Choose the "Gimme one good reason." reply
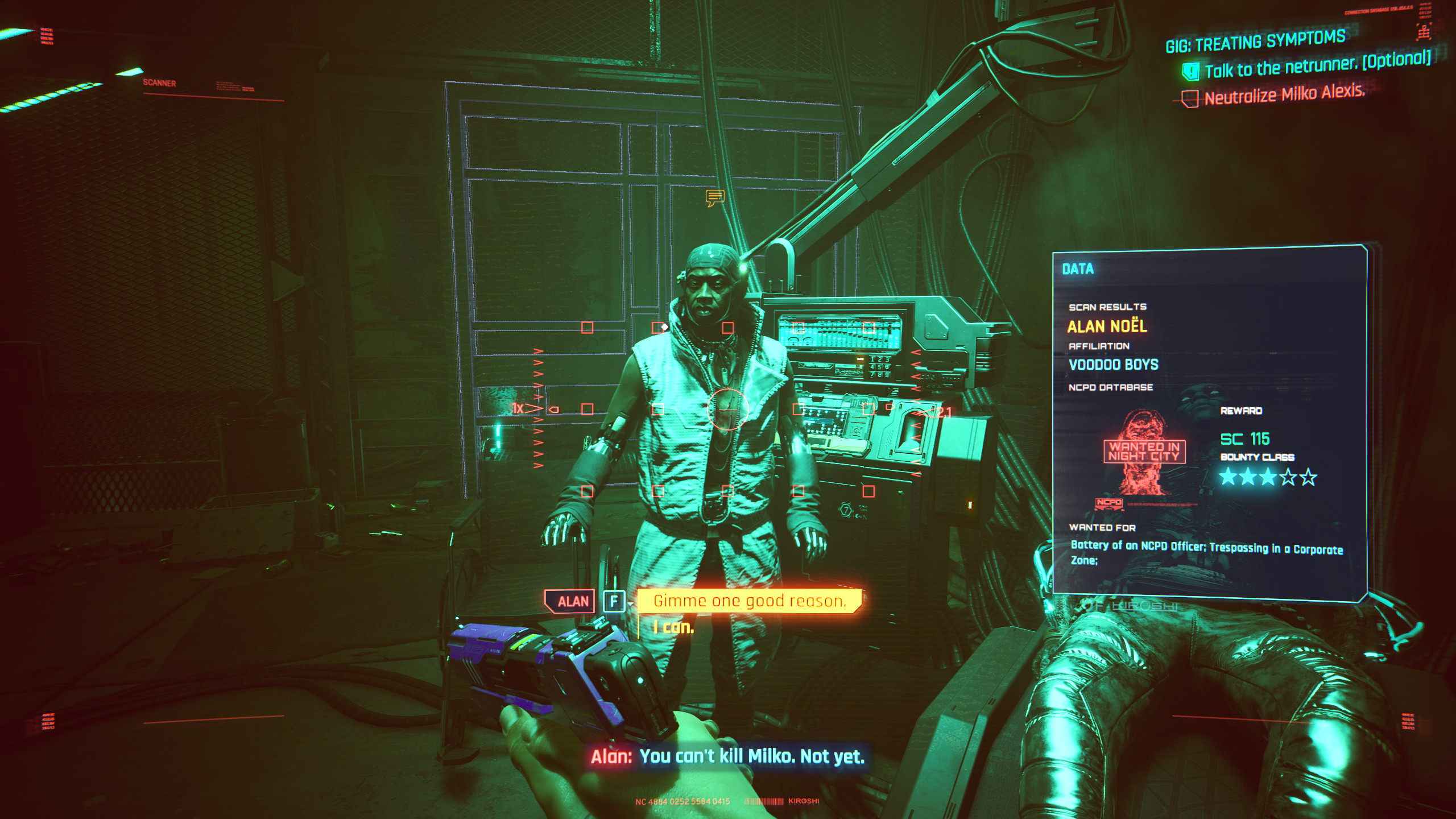Viewport: 1456px width, 819px height. click(749, 601)
